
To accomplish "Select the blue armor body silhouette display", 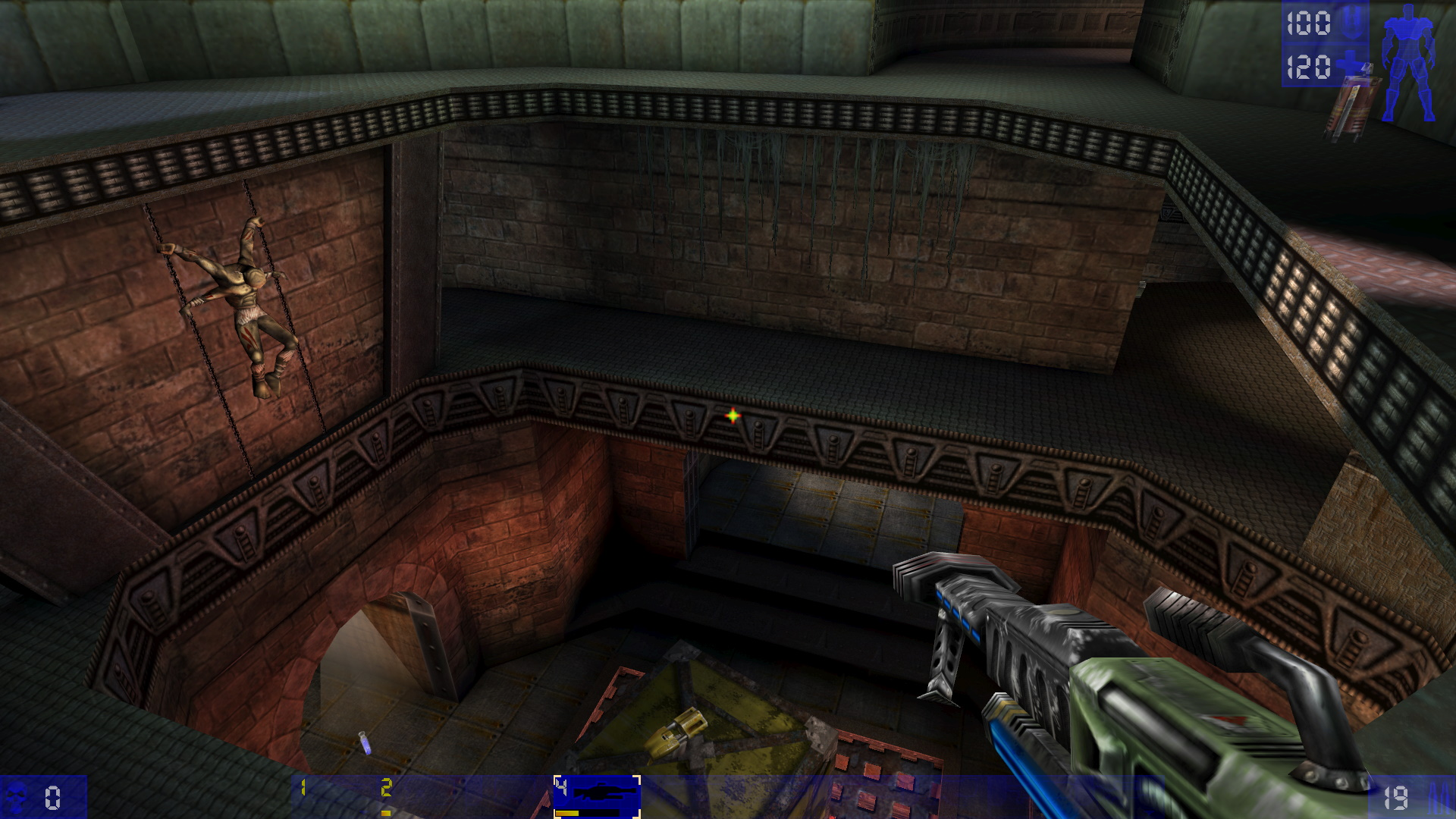I will (x=1409, y=64).
